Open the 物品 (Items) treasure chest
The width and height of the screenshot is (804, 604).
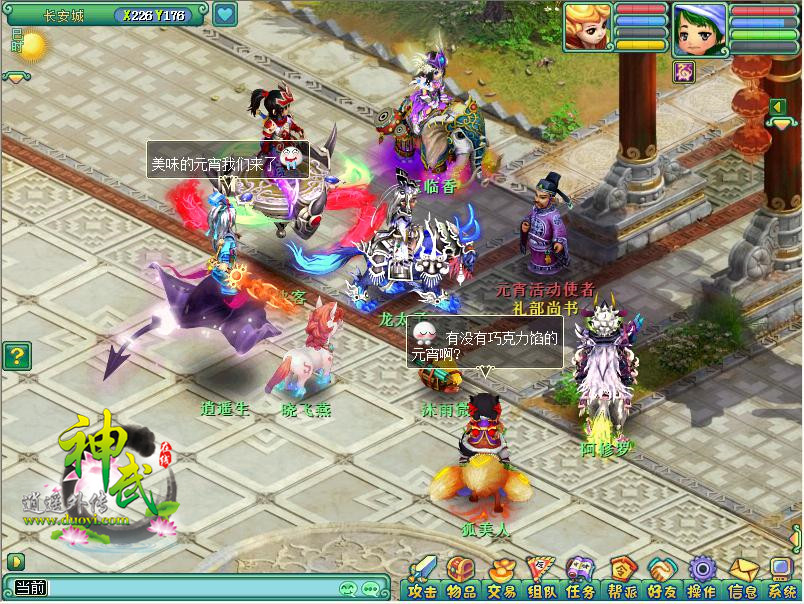(461, 580)
